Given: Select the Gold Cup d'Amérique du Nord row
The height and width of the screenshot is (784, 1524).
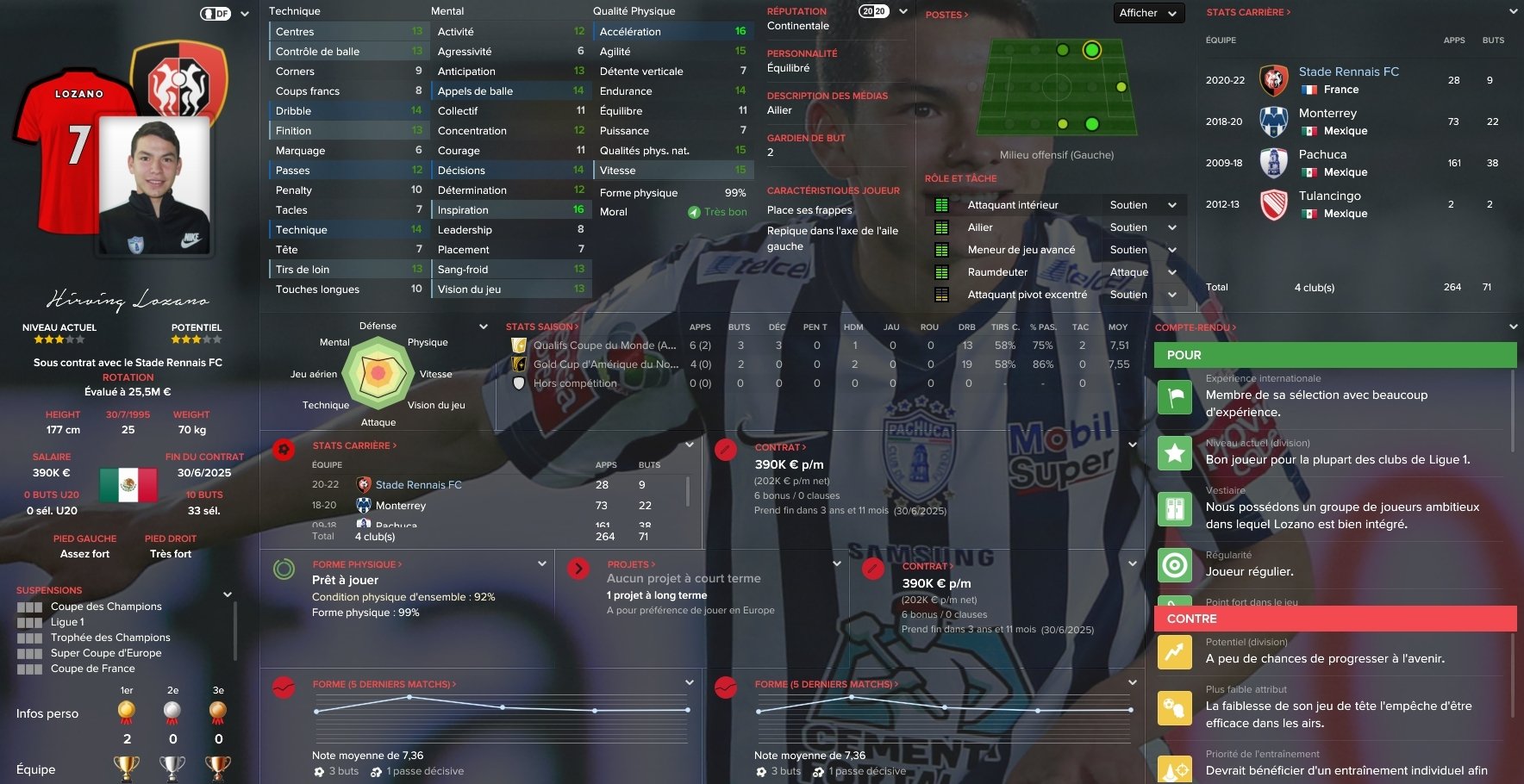Looking at the screenshot, I should click(605, 364).
